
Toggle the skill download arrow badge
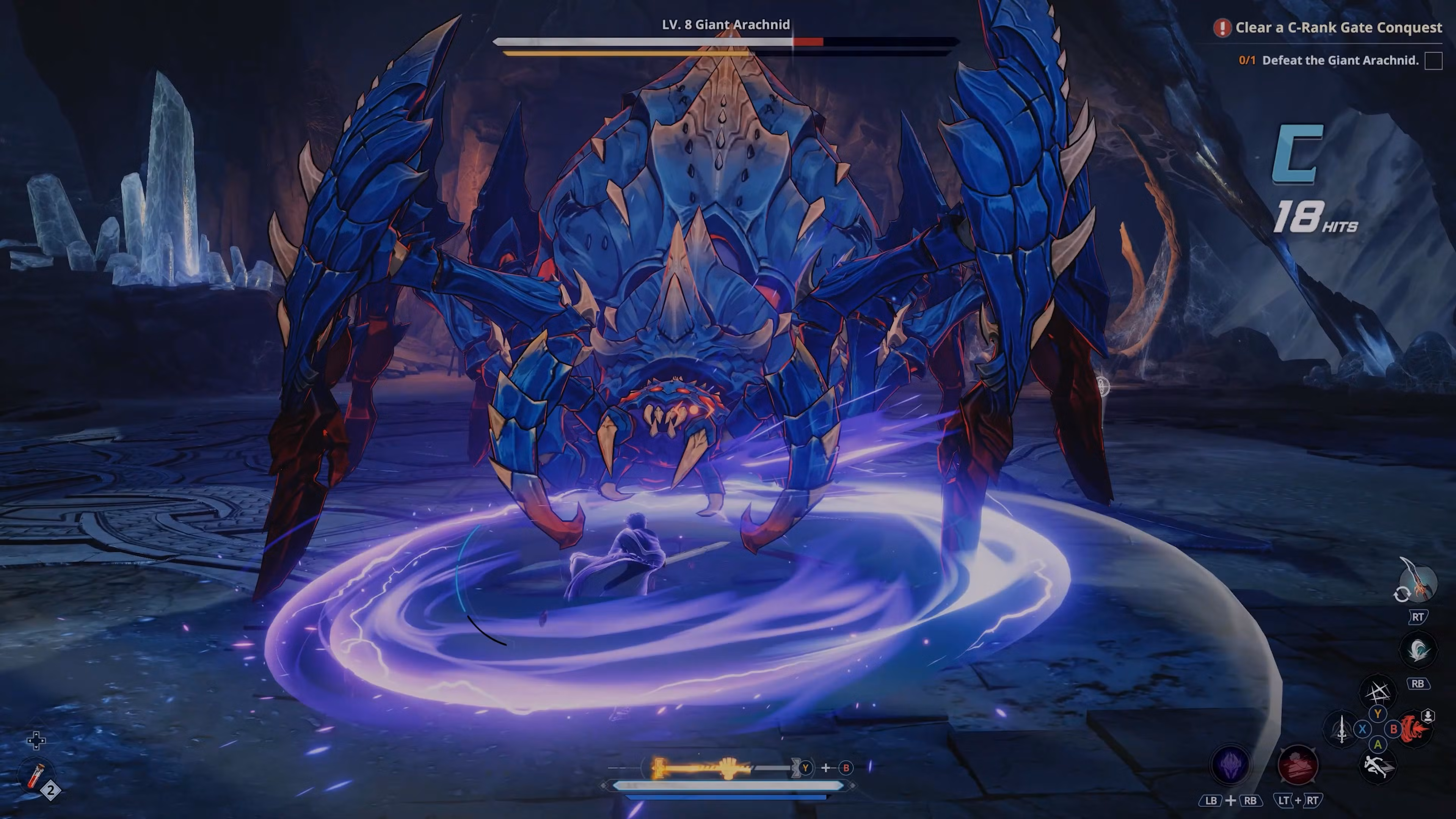pyautogui.click(x=1428, y=715)
